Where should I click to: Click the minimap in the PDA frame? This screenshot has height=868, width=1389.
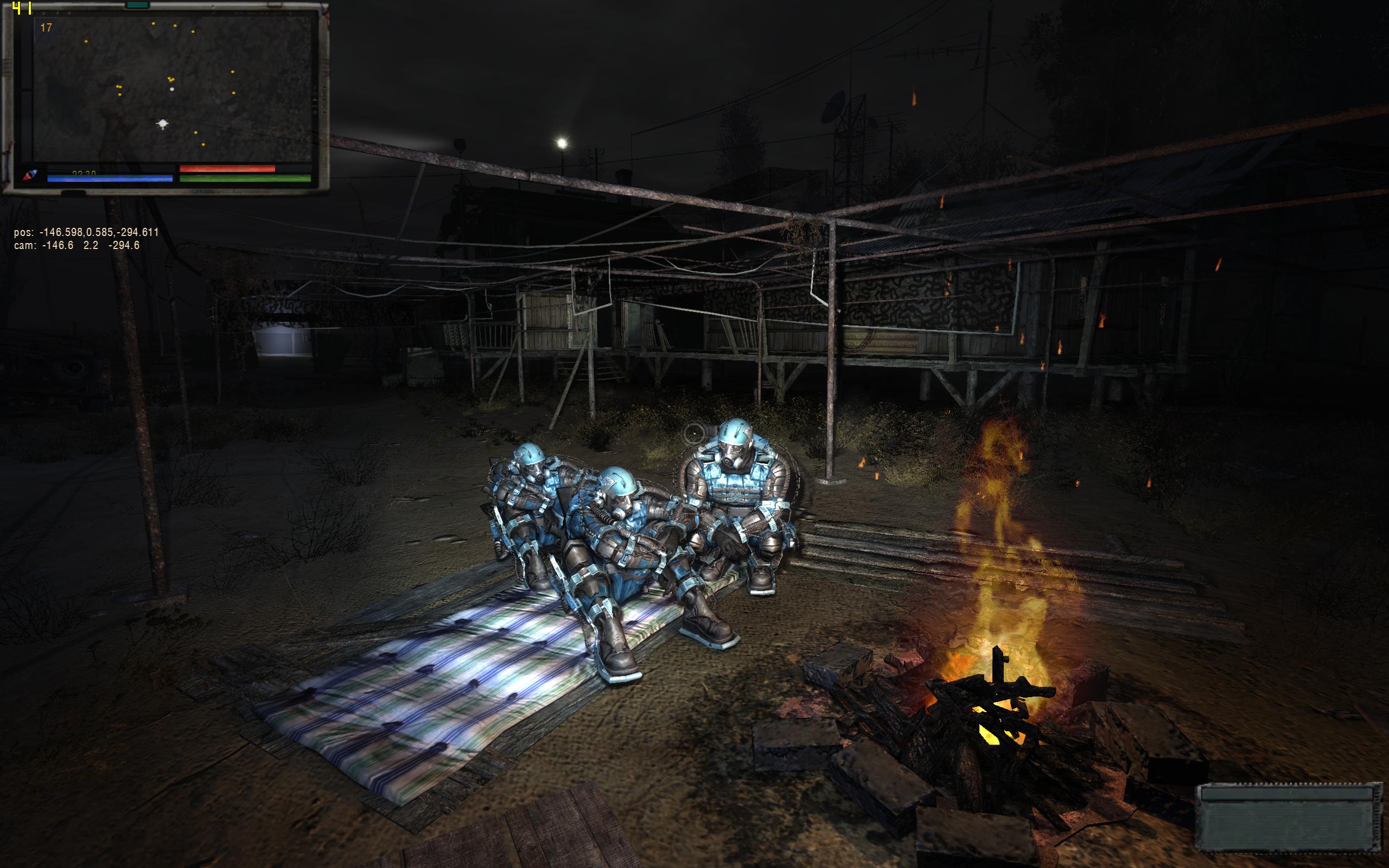click(172, 89)
